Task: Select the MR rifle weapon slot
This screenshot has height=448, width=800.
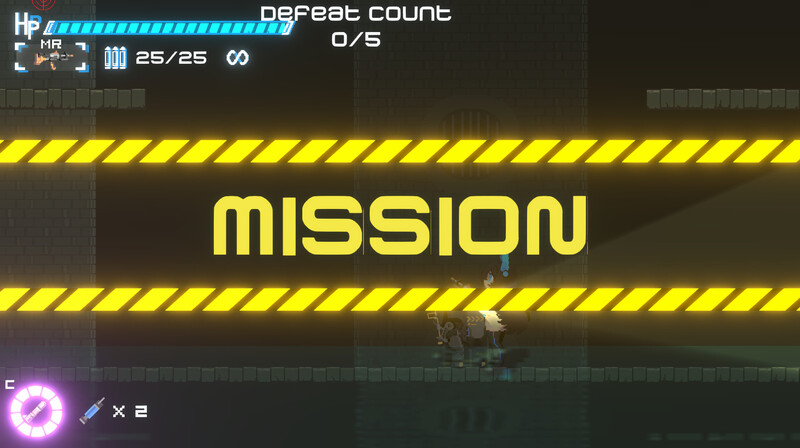Action: (x=51, y=57)
